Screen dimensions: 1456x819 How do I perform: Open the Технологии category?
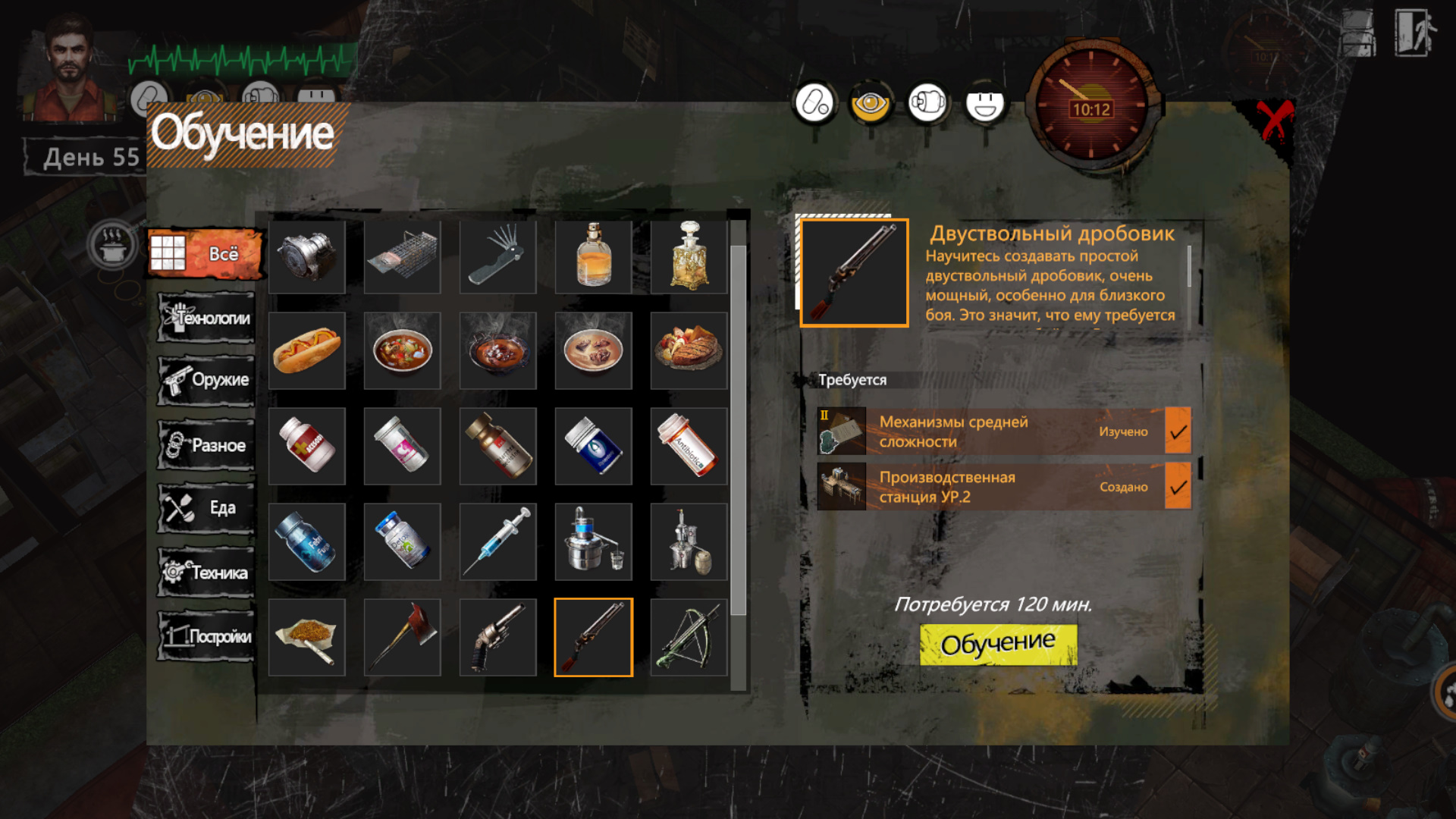tap(206, 318)
